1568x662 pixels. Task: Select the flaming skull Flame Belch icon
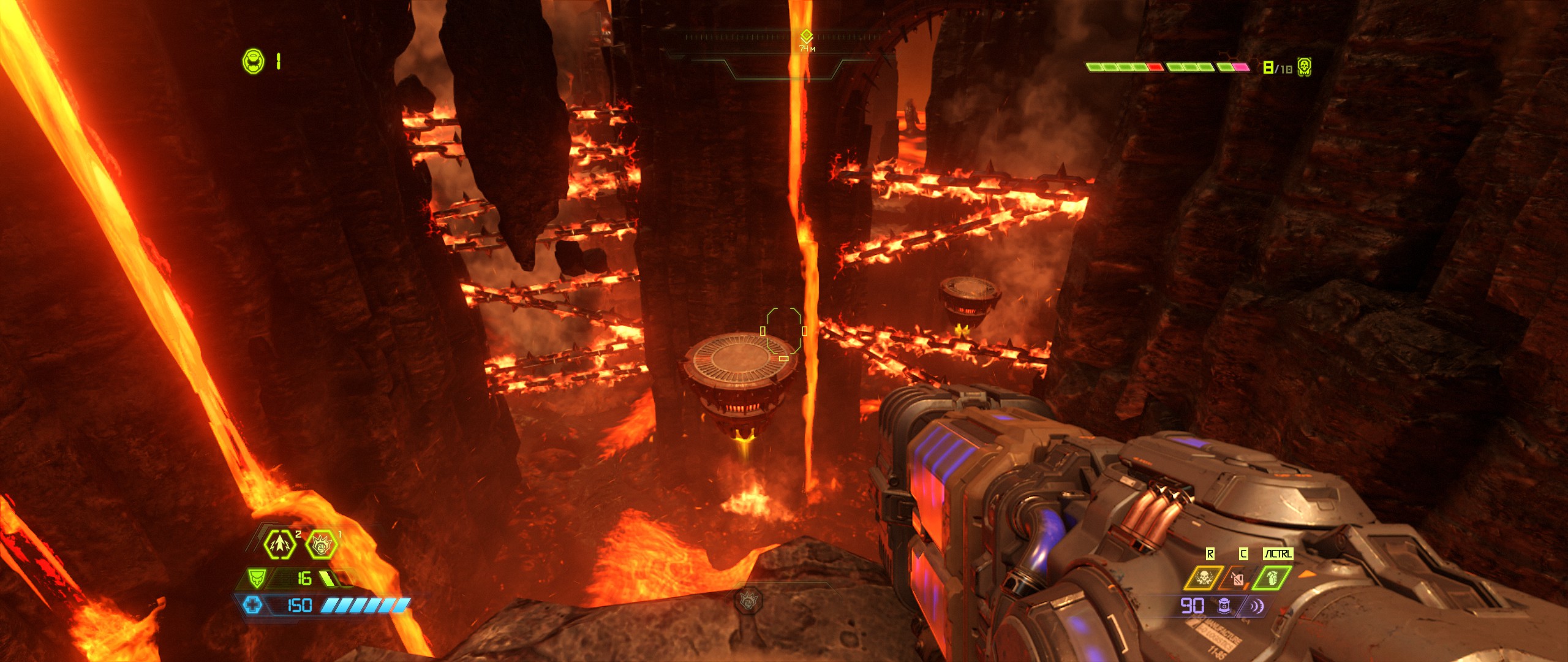point(1203,577)
